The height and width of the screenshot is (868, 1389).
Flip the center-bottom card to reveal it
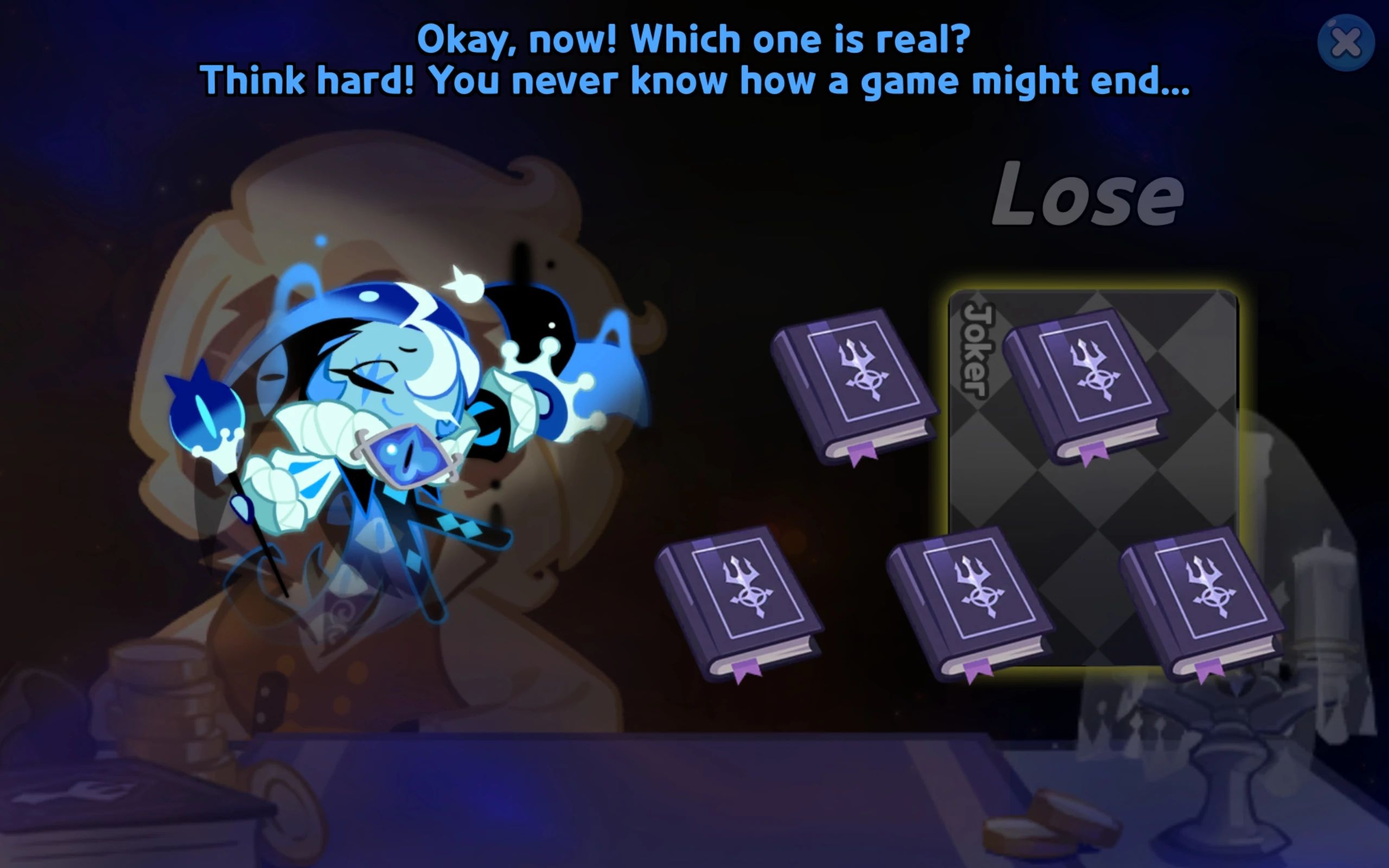970,597
